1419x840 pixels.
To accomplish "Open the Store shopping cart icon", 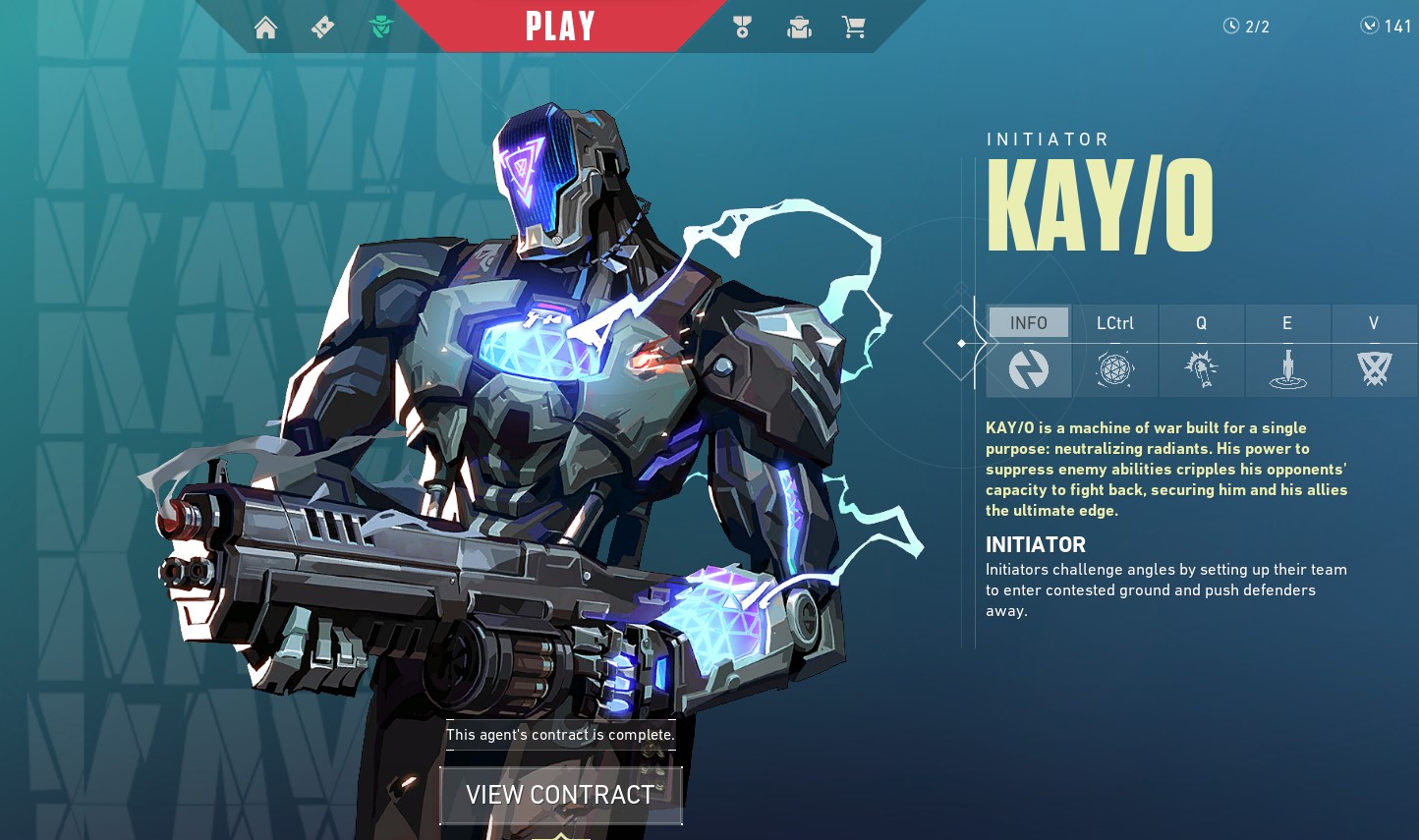I will [854, 28].
